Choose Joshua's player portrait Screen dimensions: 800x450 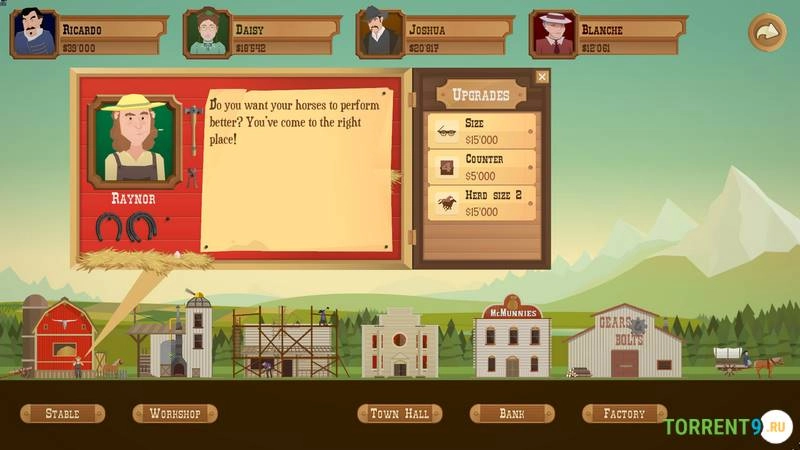(380, 33)
